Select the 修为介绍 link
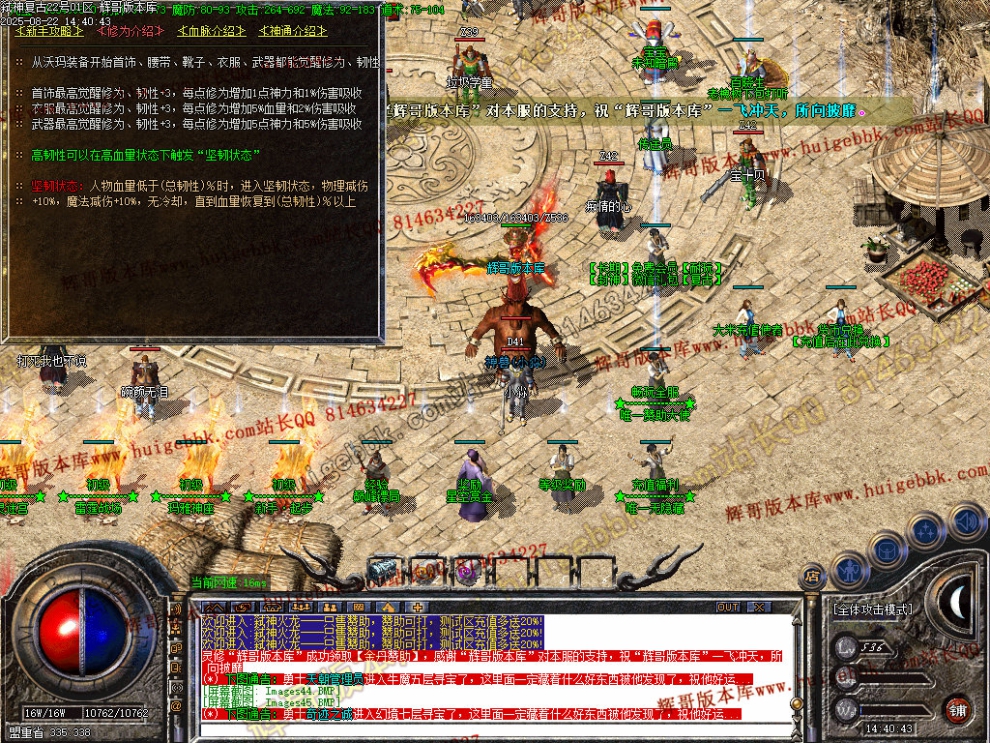The image size is (990, 743). pos(130,31)
